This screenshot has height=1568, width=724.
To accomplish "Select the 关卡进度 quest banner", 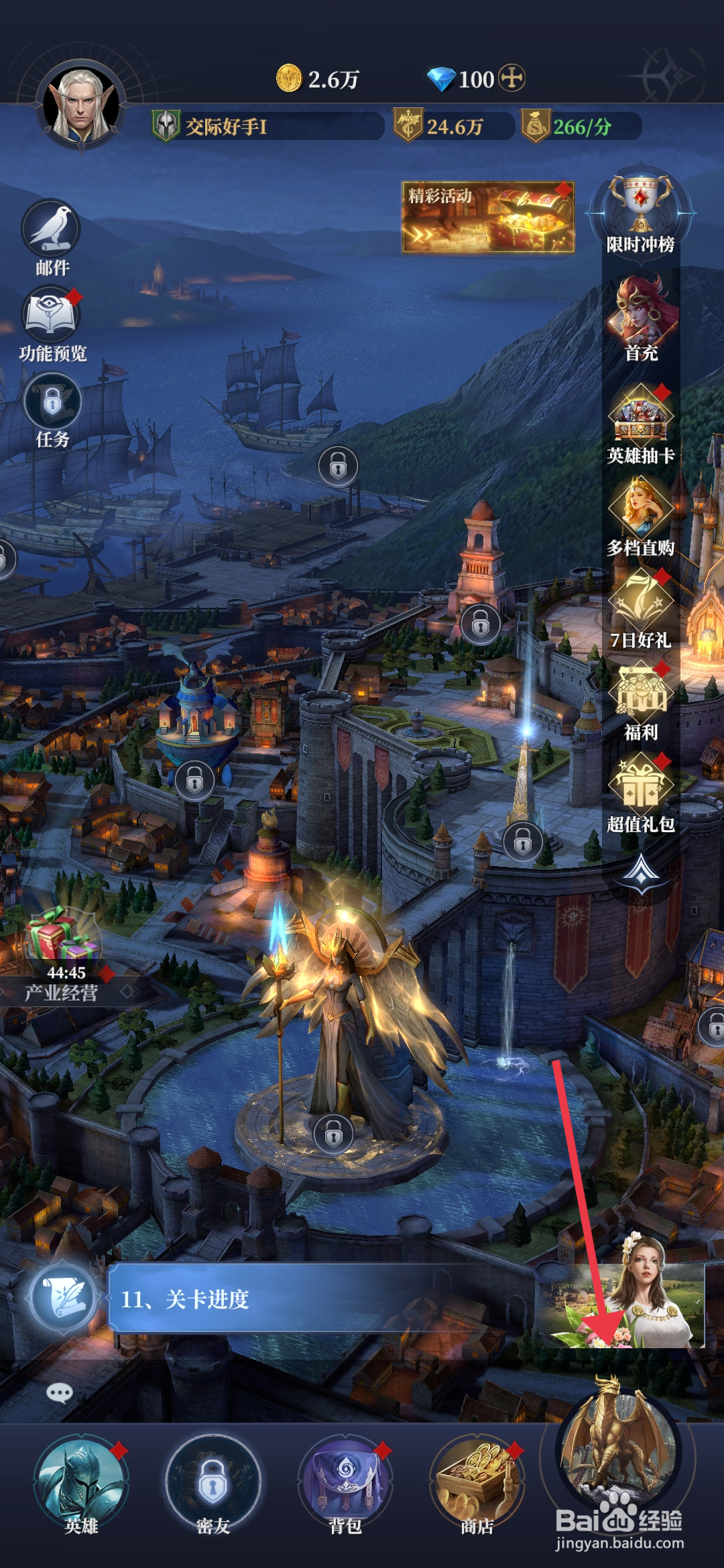I will (x=322, y=1299).
